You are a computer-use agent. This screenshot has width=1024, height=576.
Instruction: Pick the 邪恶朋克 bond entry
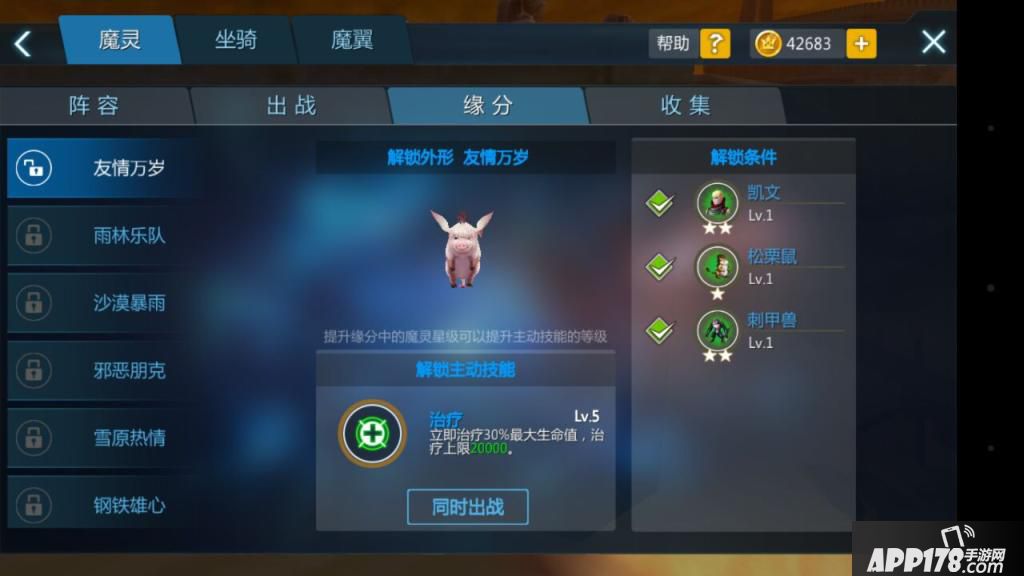(x=102, y=371)
